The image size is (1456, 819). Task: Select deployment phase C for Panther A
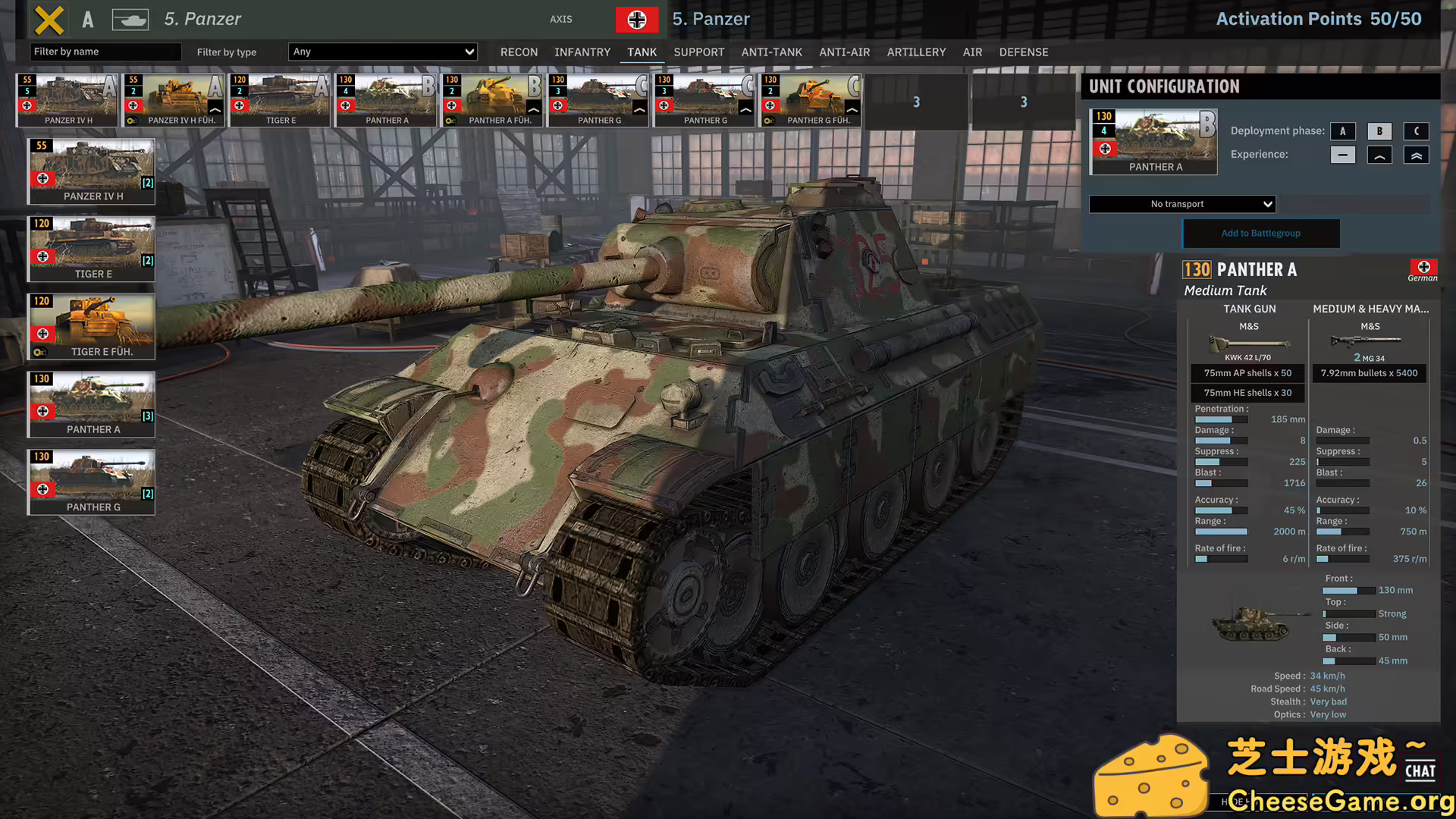pyautogui.click(x=1416, y=131)
